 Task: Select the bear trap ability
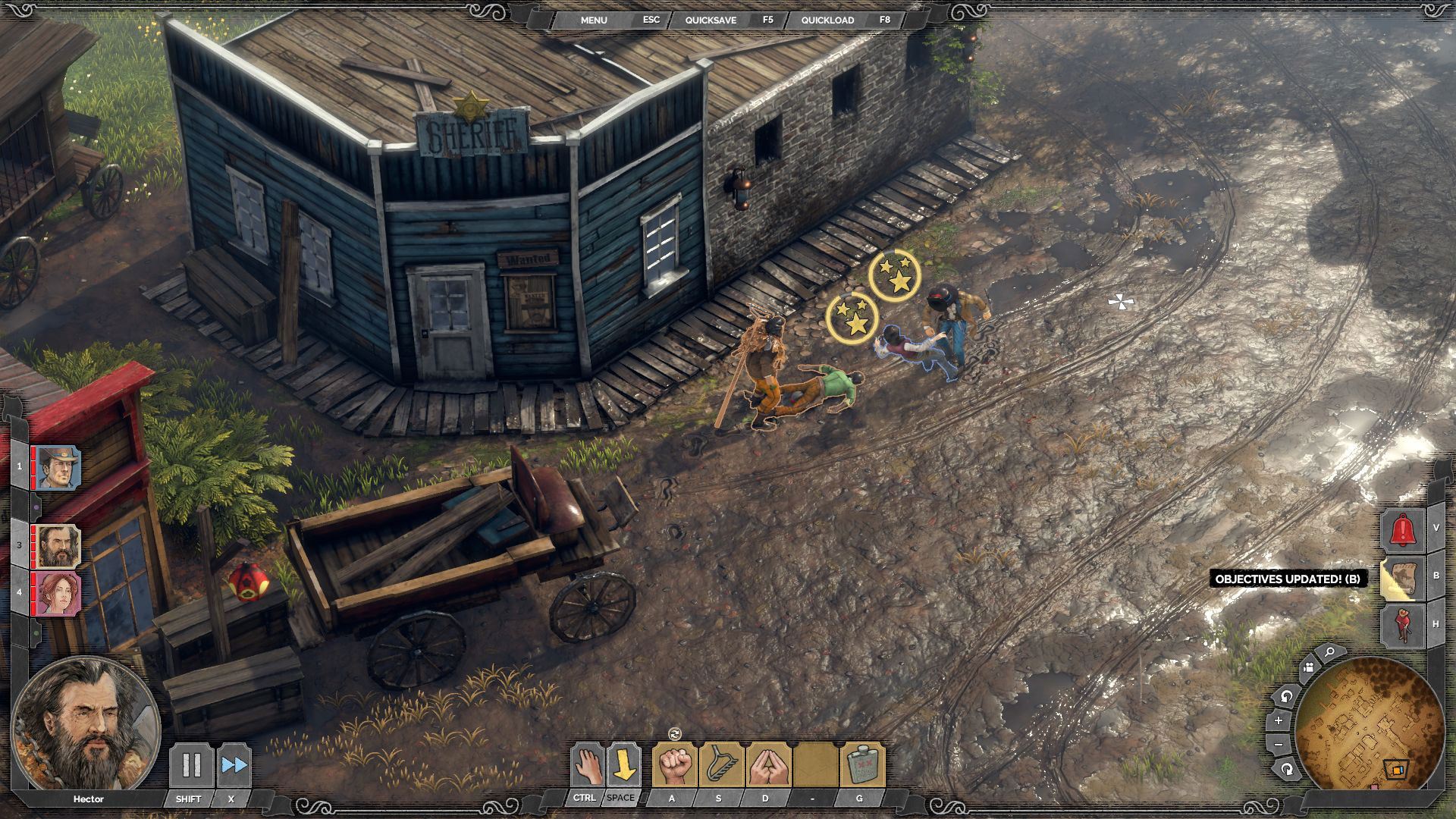click(720, 765)
